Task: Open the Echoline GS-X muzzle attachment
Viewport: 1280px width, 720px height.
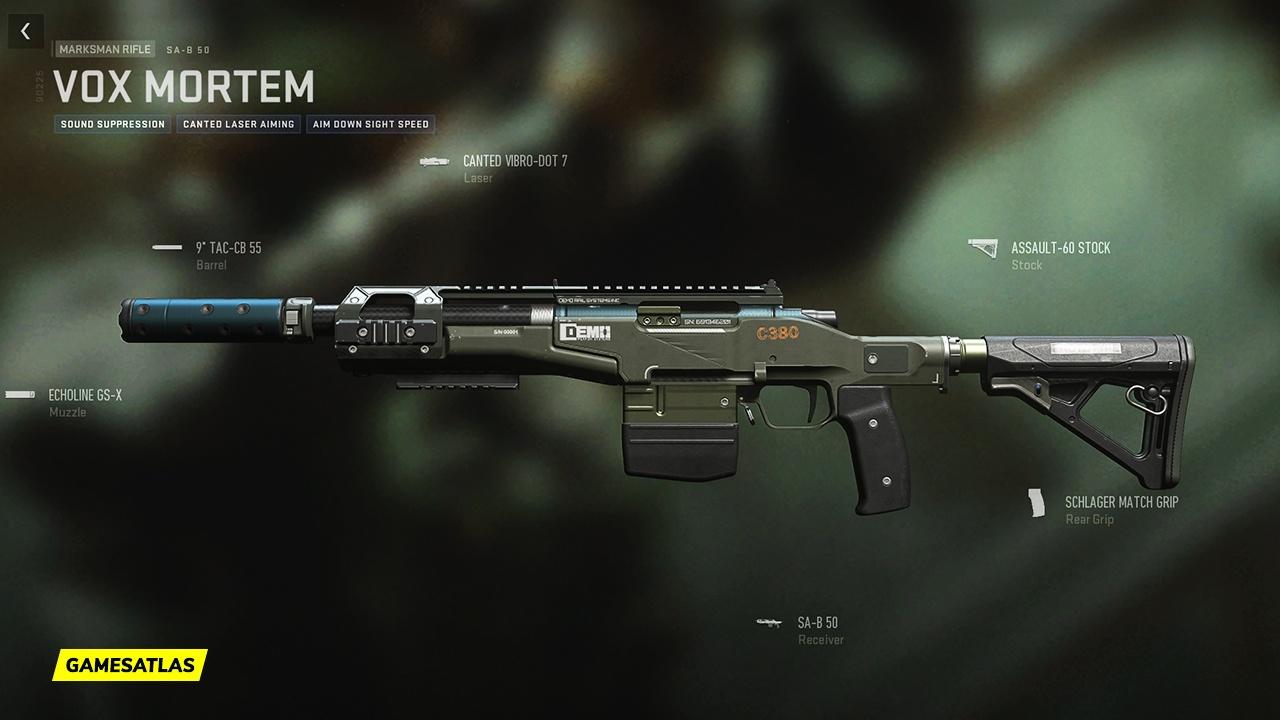Action: coord(85,395)
